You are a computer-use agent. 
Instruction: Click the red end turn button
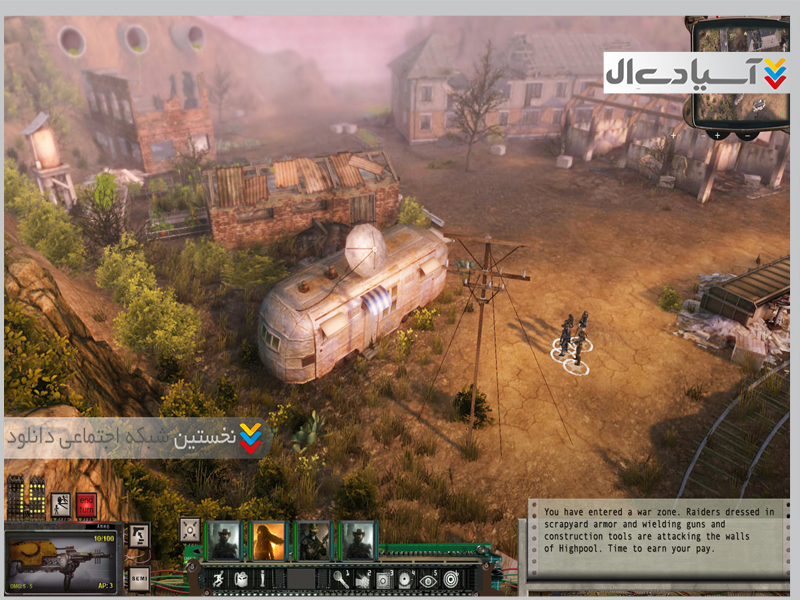click(x=86, y=505)
